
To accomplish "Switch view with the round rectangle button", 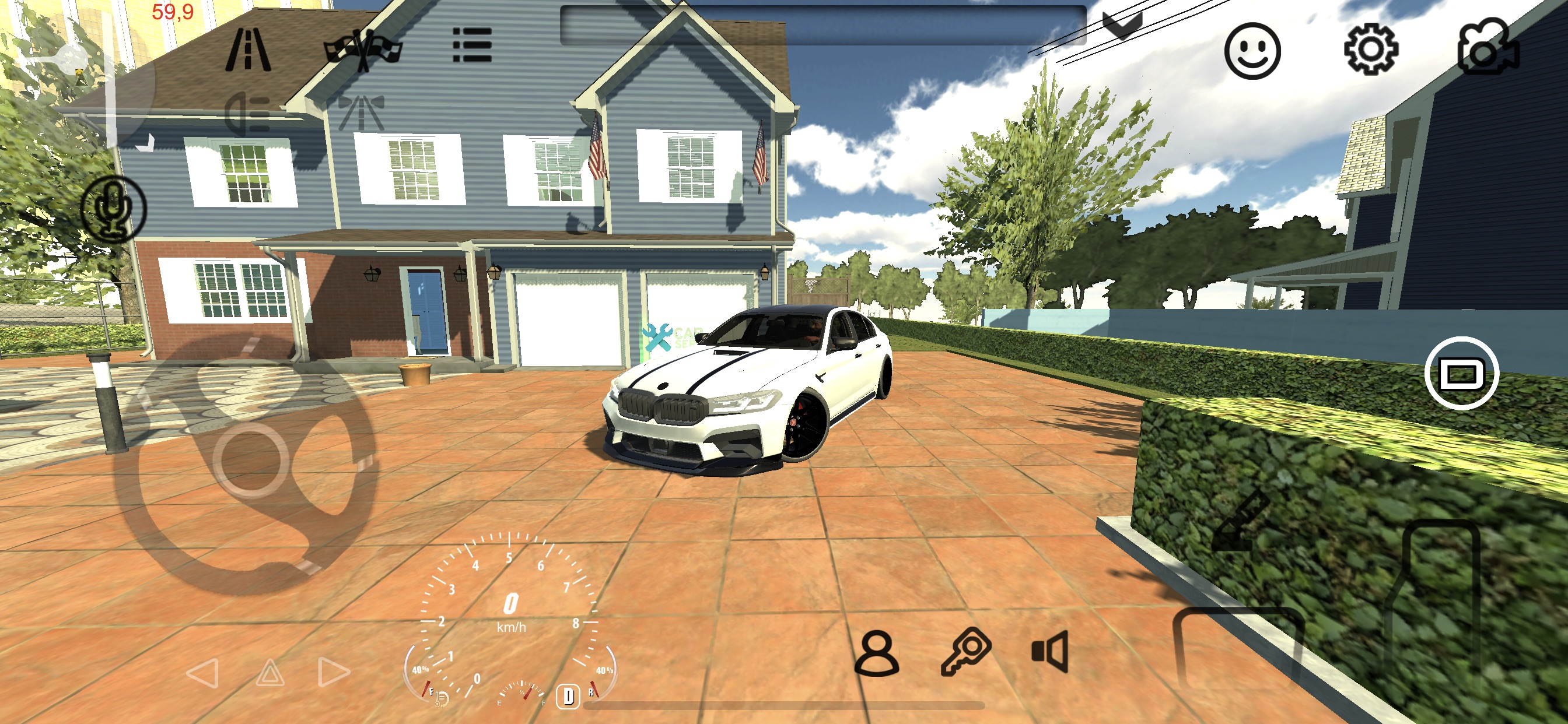I will point(1461,373).
